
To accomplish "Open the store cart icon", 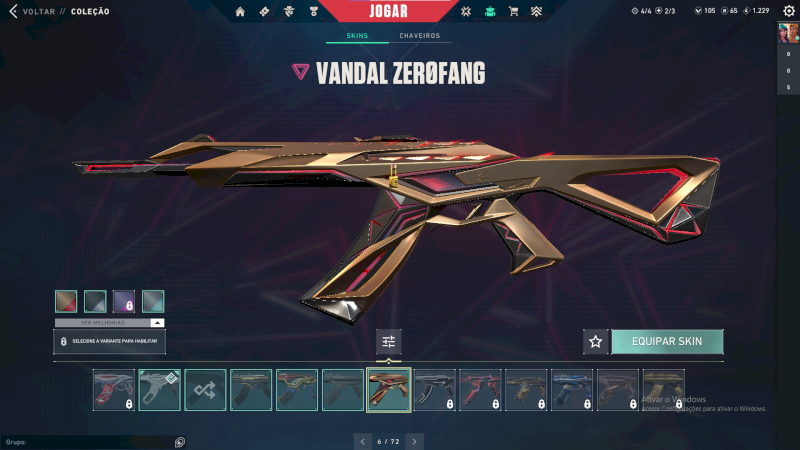I will tap(514, 12).
